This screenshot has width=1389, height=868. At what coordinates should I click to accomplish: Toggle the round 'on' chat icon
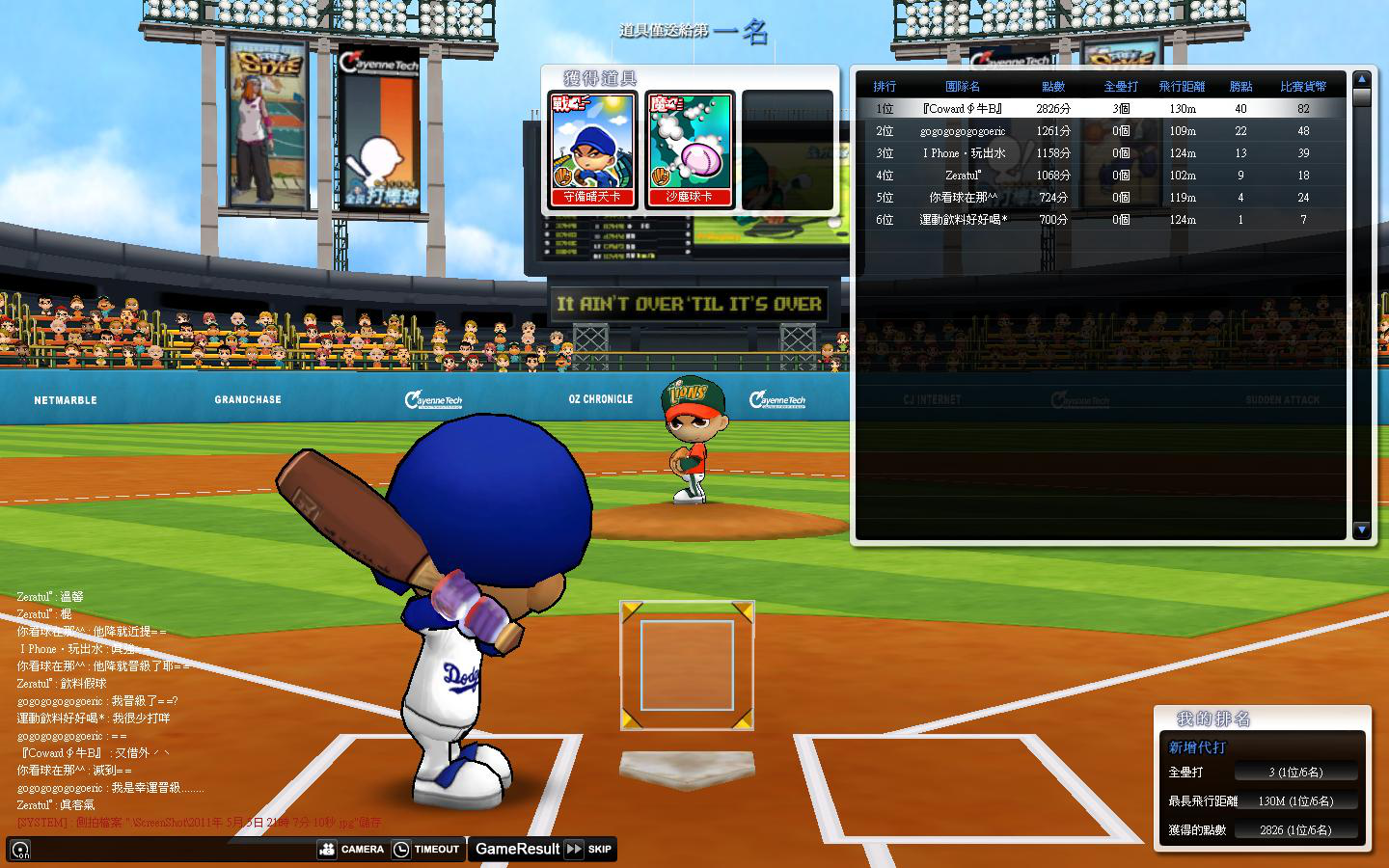pyautogui.click(x=19, y=850)
